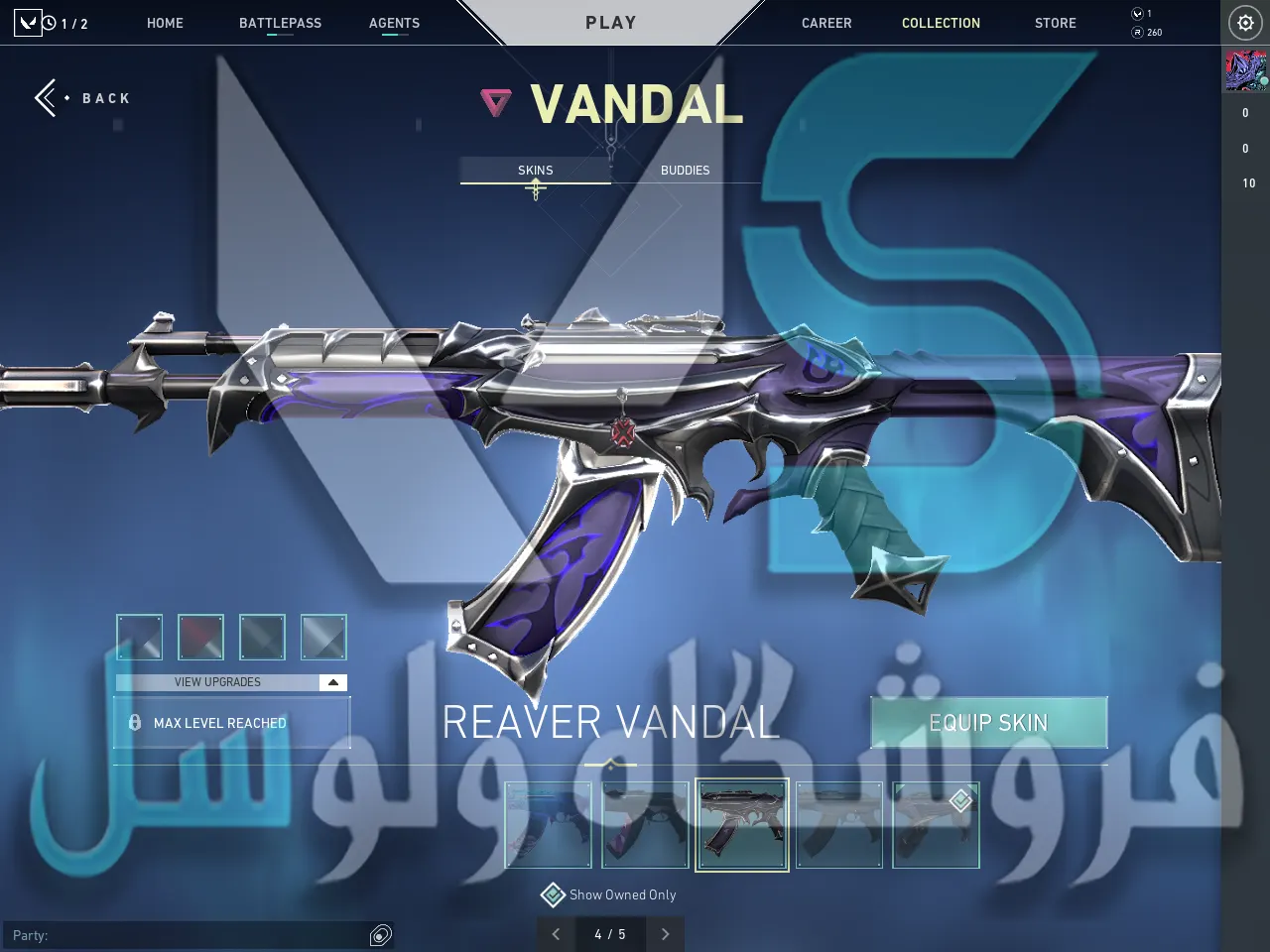The width and height of the screenshot is (1270, 952).
Task: Open the HOME menu
Action: coord(165,23)
